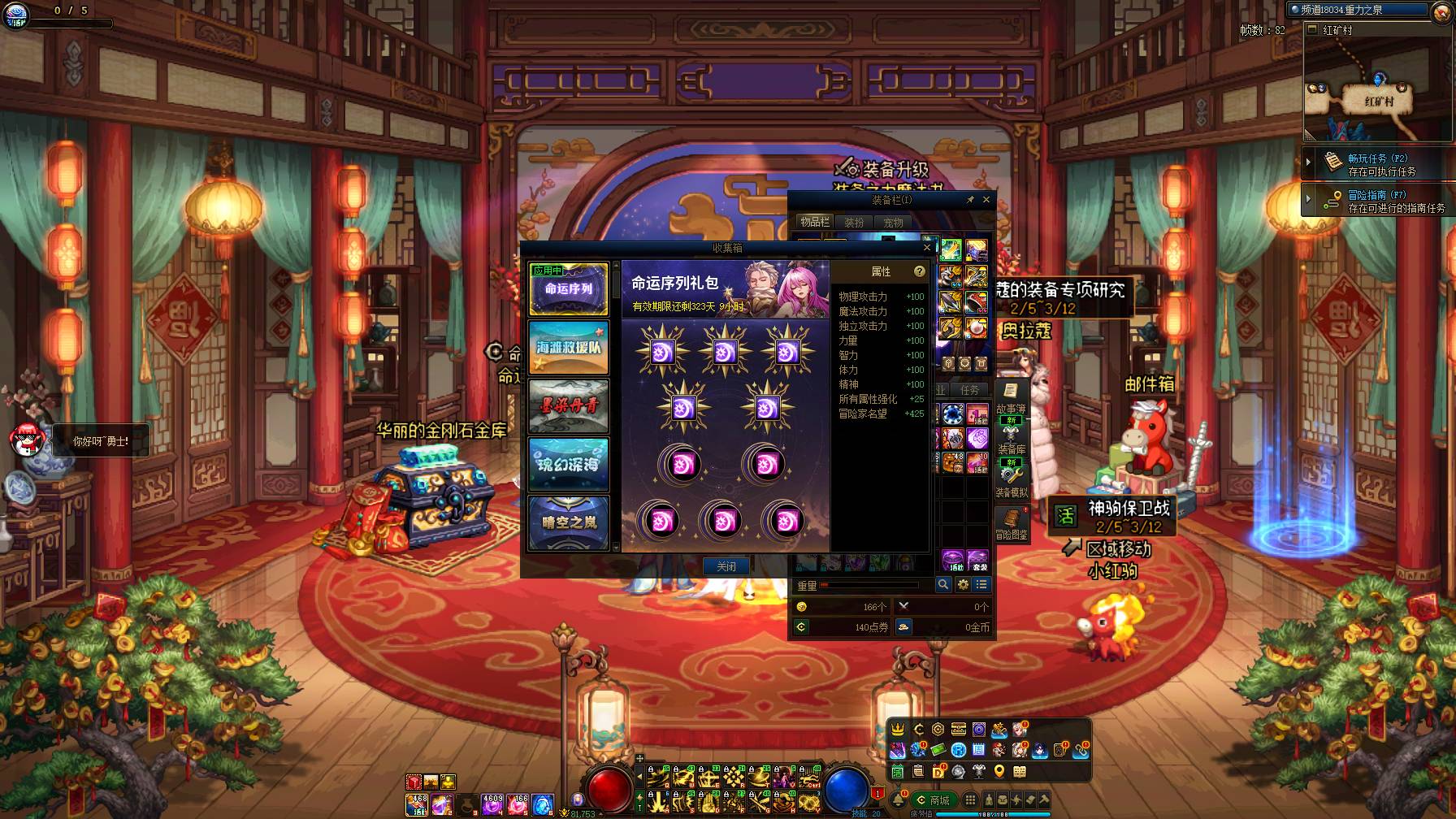Switch to the 宠物 inventory tab
The image size is (1456, 819).
coord(893,222)
